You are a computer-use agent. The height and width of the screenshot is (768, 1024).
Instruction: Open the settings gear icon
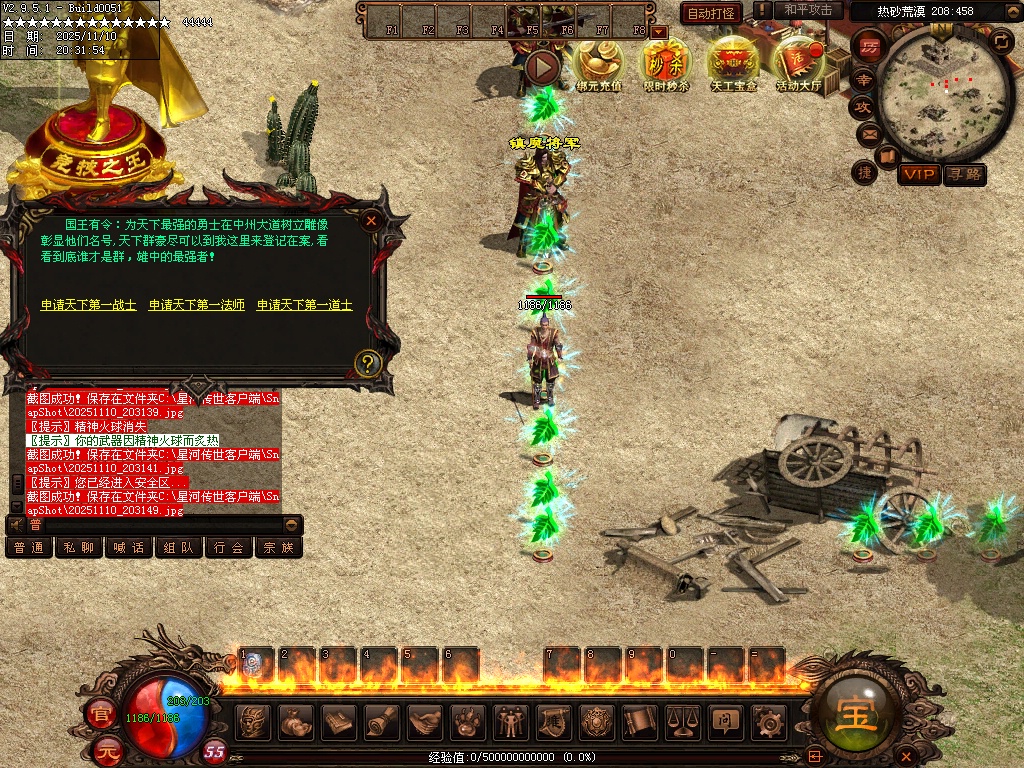click(x=768, y=721)
